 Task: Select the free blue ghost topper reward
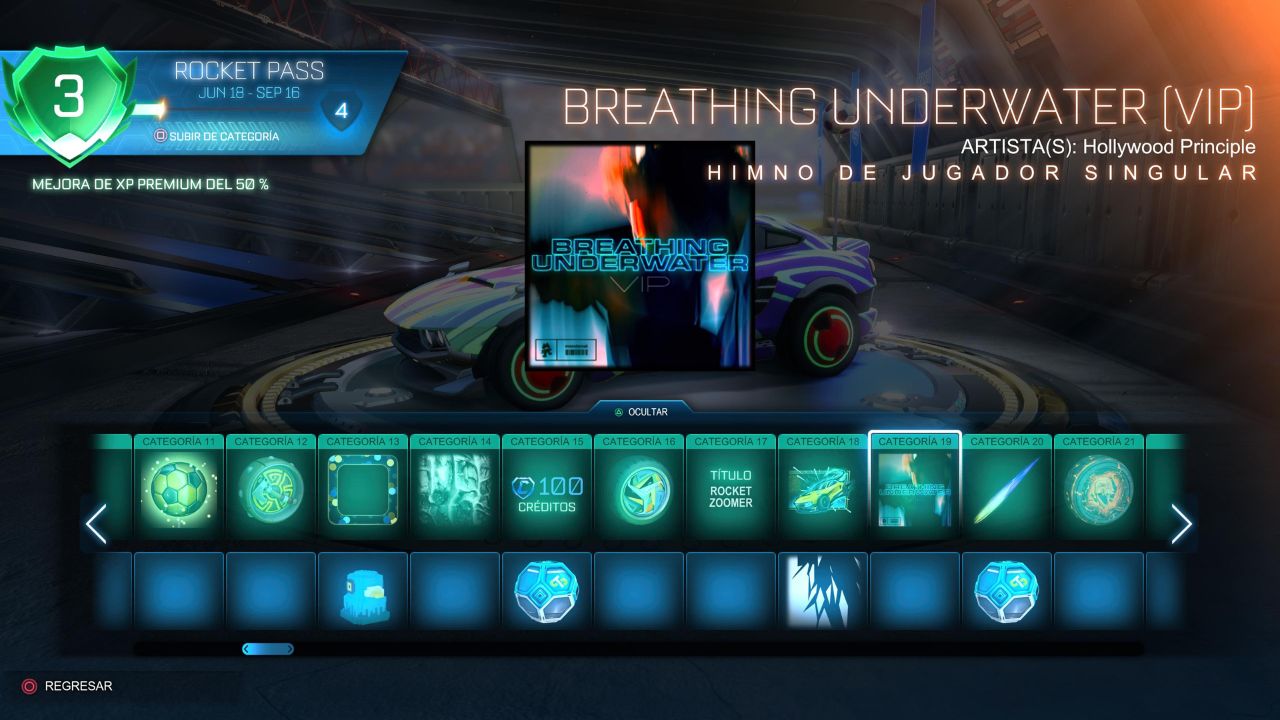click(x=363, y=593)
